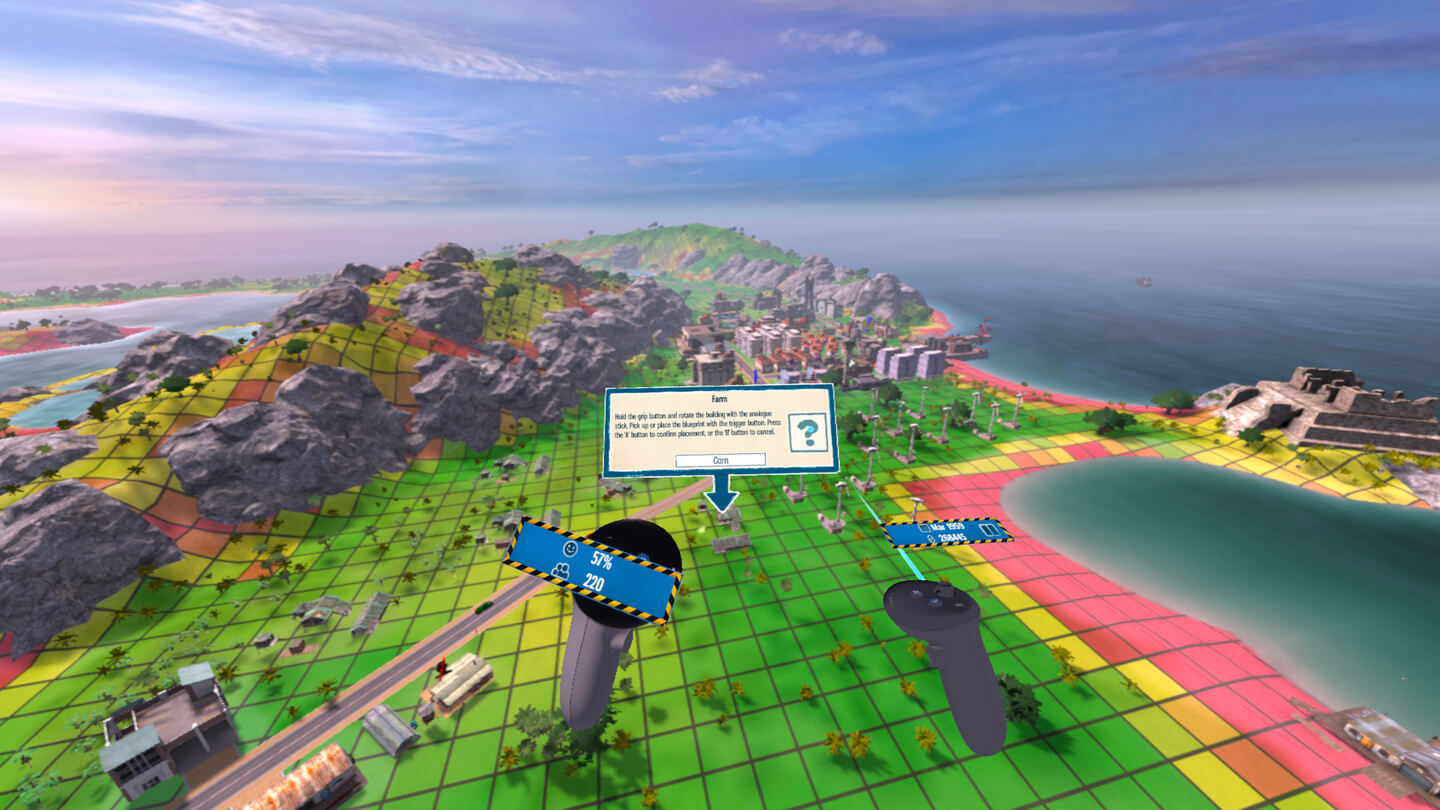Image resolution: width=1440 pixels, height=810 pixels.
Task: Select the Corn crop button
Action: click(x=720, y=460)
